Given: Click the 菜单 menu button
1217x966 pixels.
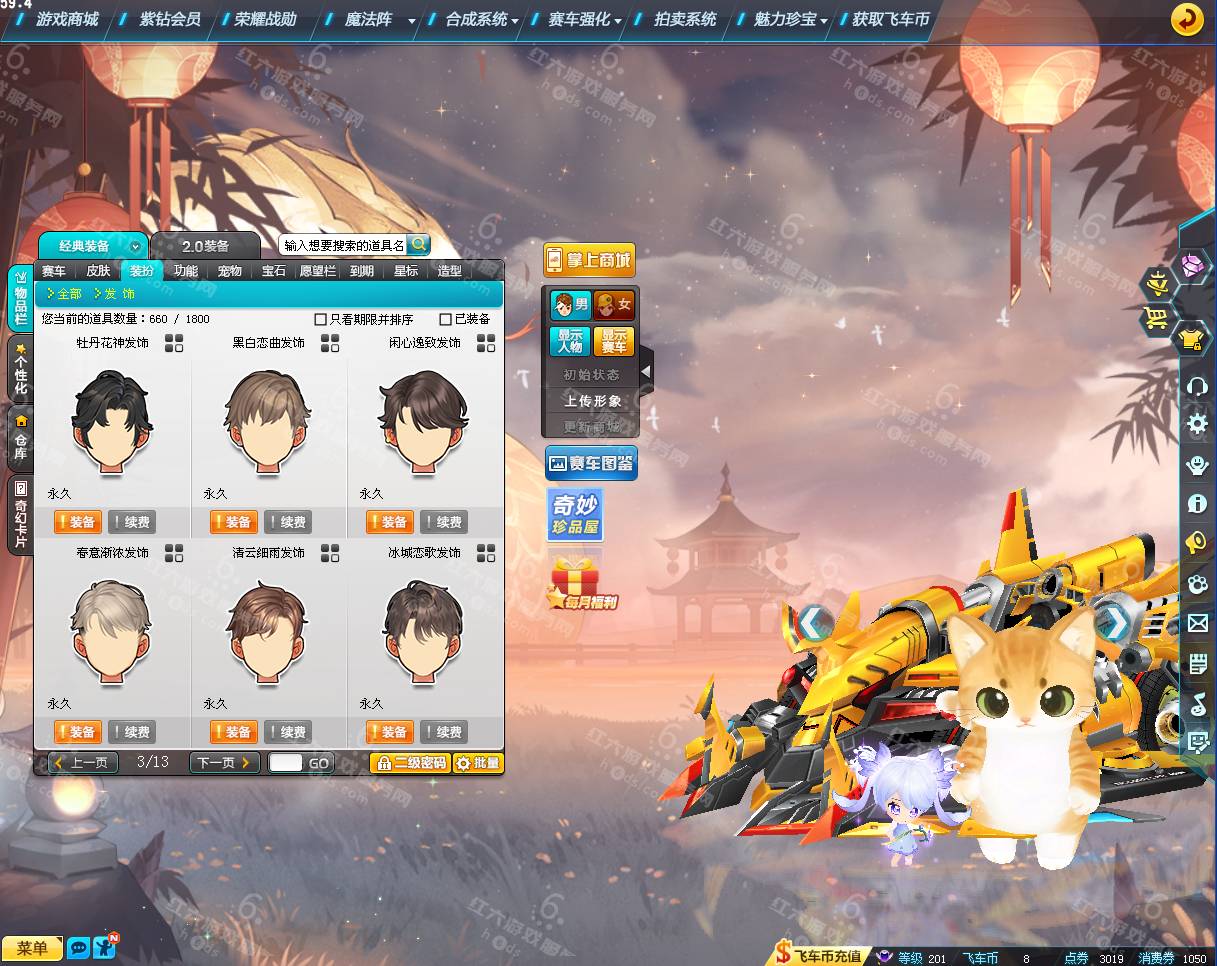Looking at the screenshot, I should (x=32, y=948).
